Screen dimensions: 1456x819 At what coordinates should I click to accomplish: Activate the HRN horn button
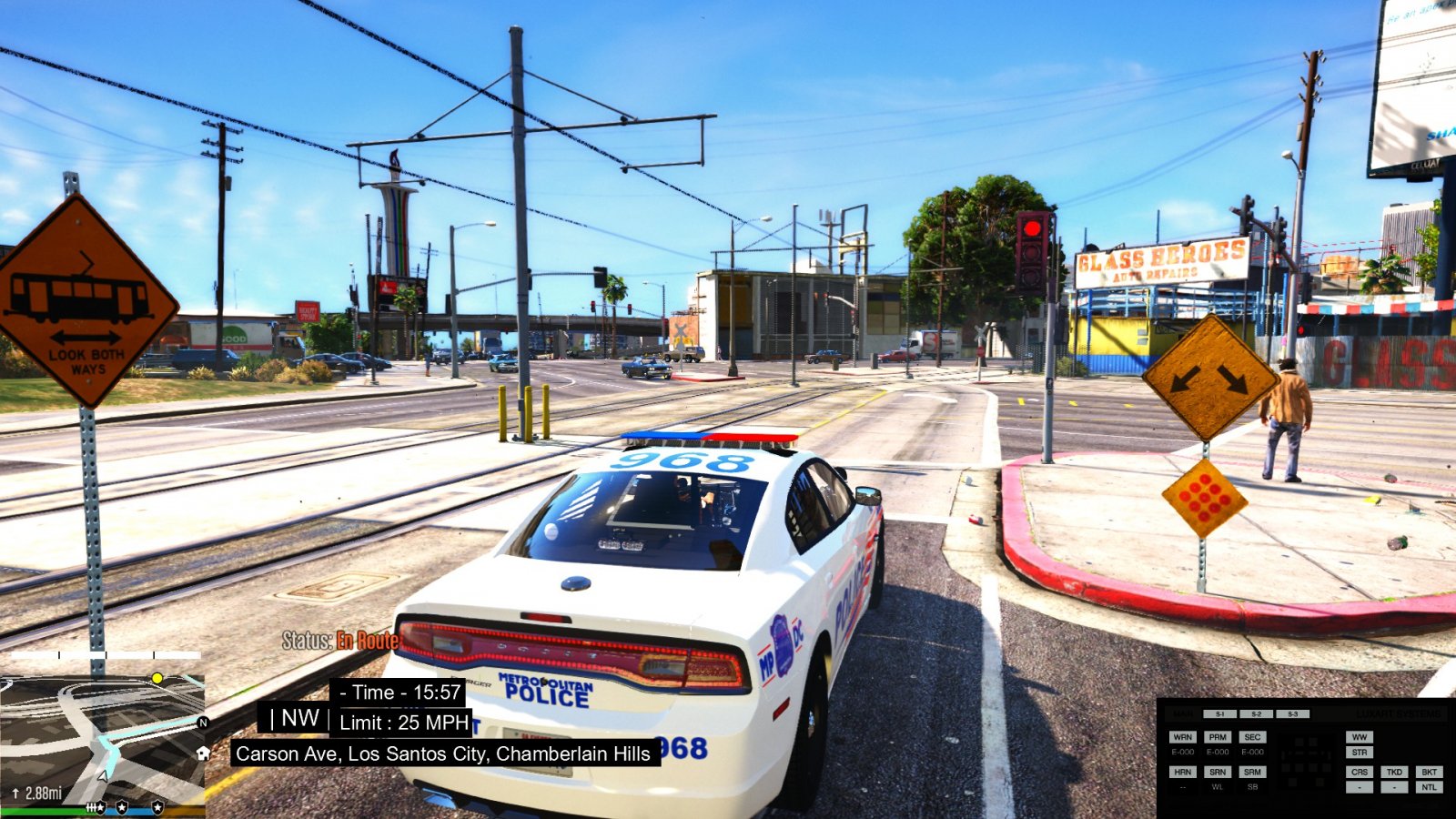click(x=1183, y=772)
